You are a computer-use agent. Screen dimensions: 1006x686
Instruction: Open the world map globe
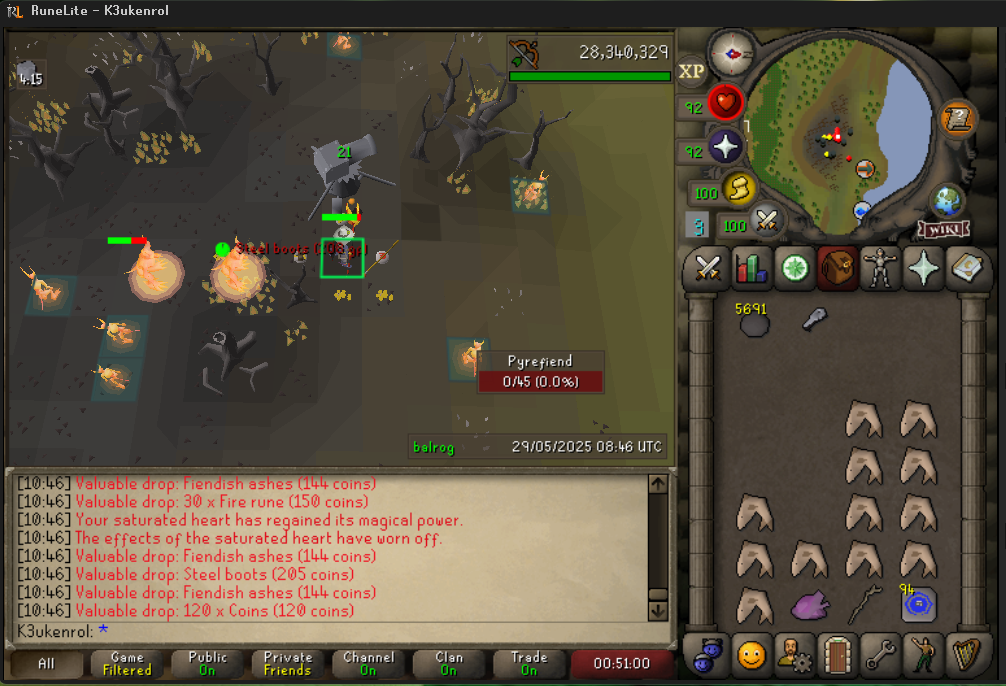tap(947, 197)
